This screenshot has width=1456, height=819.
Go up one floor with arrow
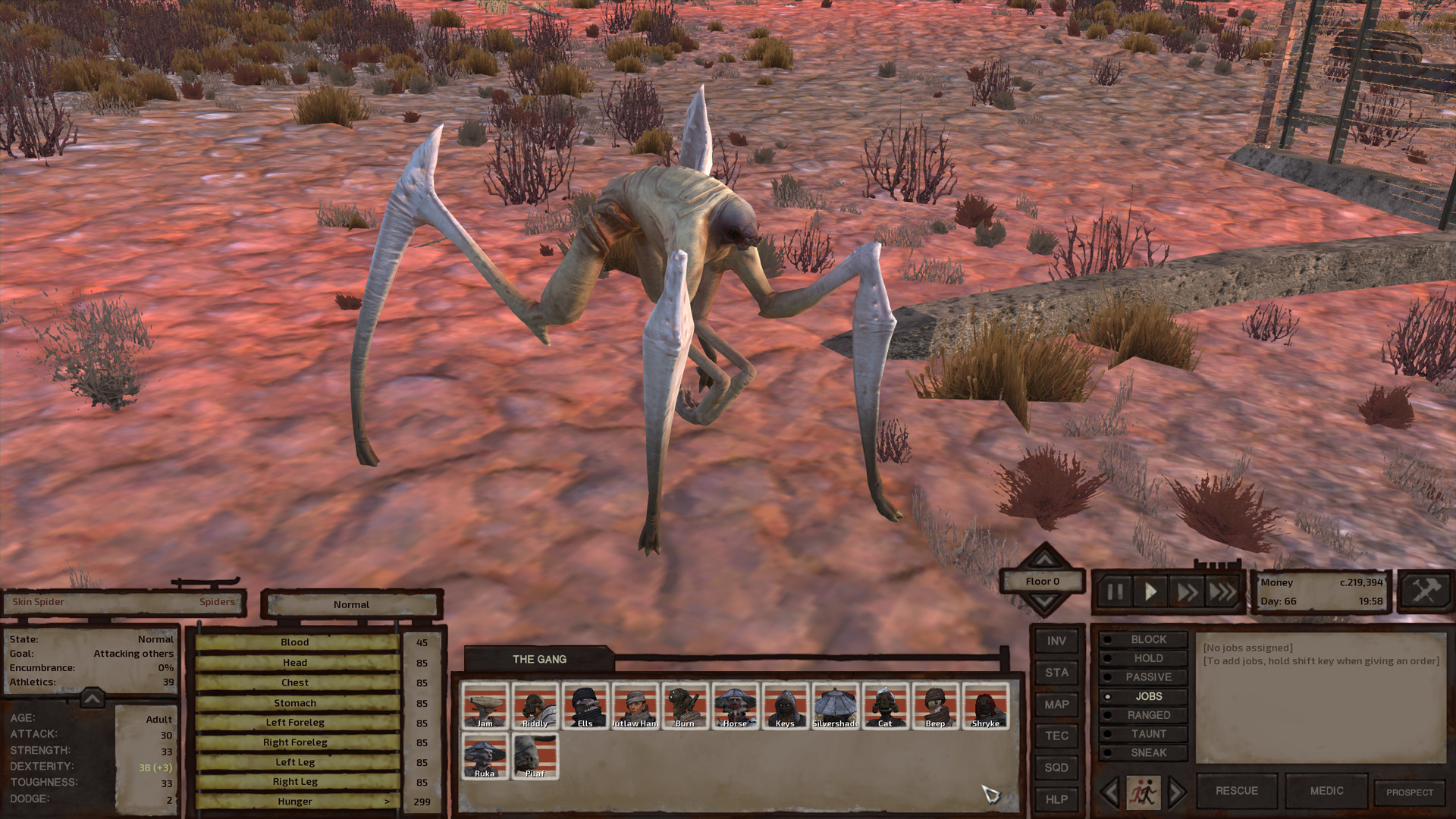1044,559
